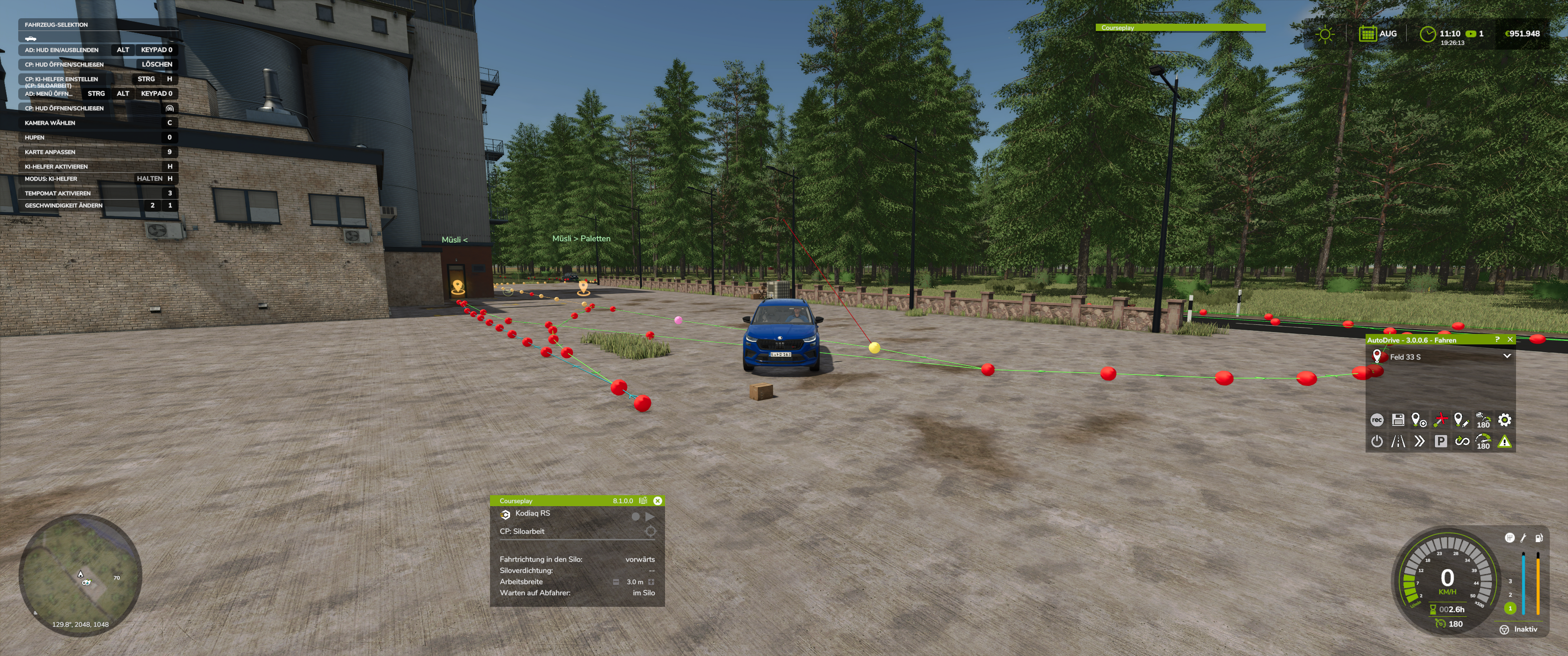The width and height of the screenshot is (1568, 656).
Task: Toggle AutoDrive power button
Action: coord(1376,441)
